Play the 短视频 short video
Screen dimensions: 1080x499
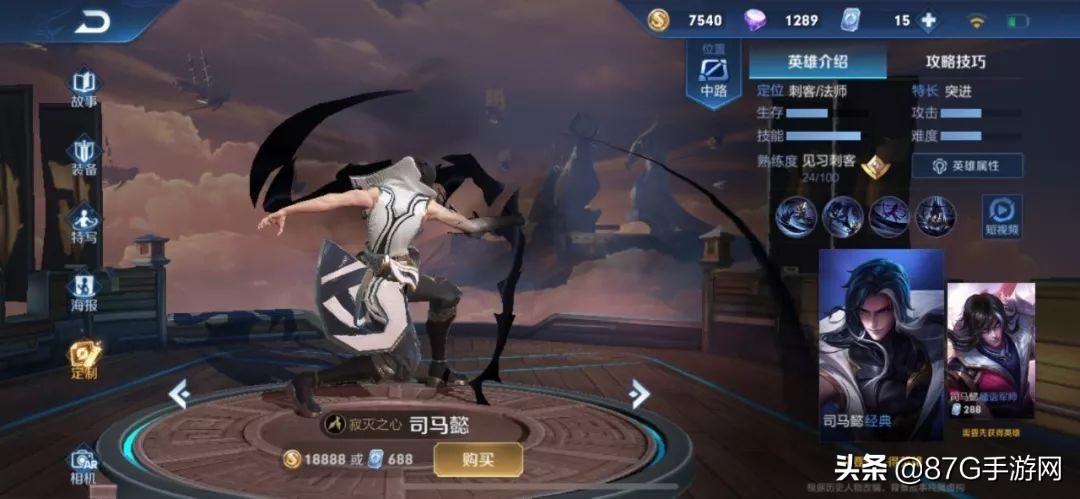[1001, 216]
